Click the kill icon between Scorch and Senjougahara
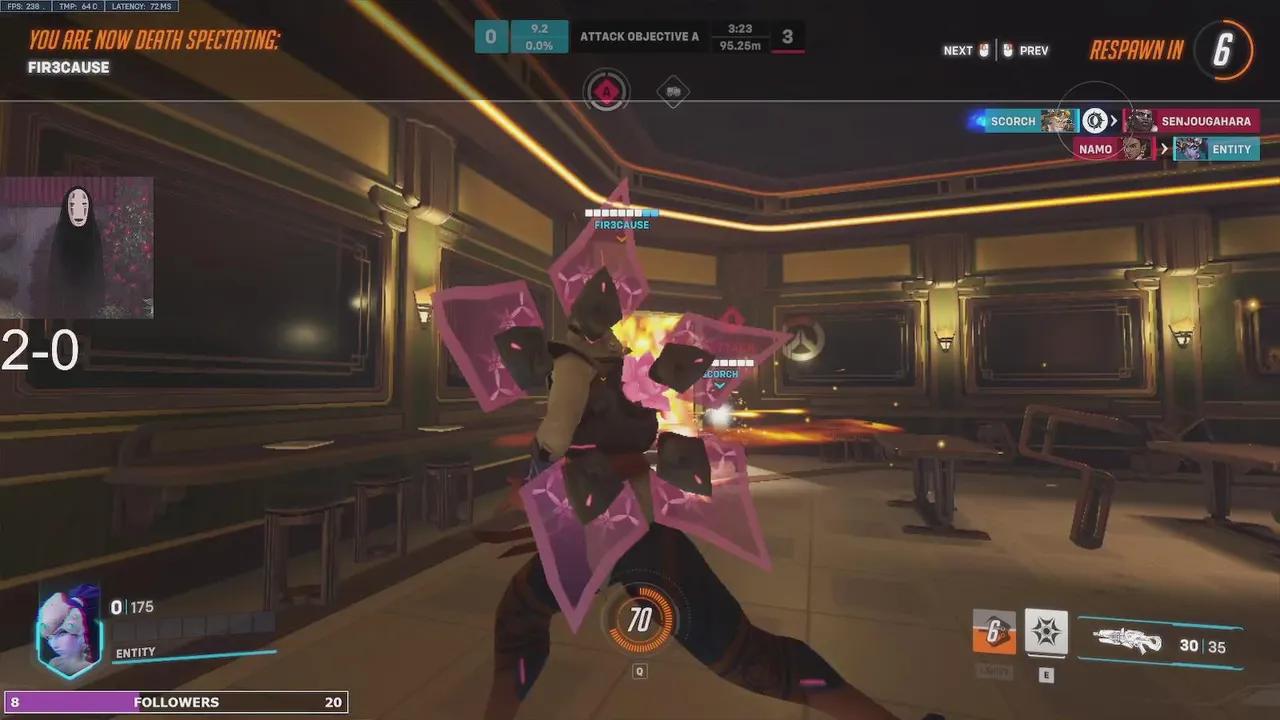 pos(1096,121)
